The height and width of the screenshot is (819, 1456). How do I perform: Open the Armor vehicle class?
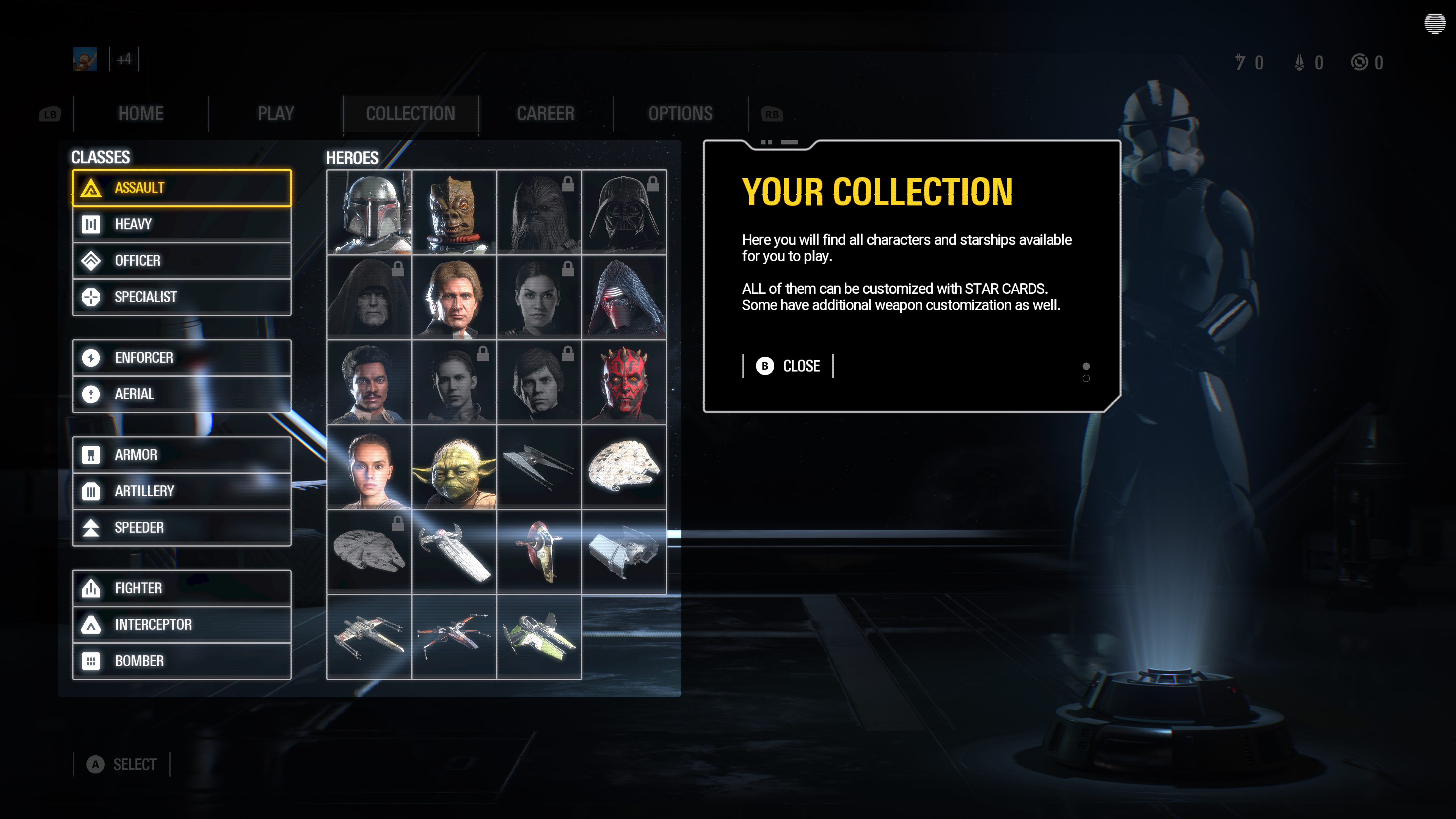point(182,455)
